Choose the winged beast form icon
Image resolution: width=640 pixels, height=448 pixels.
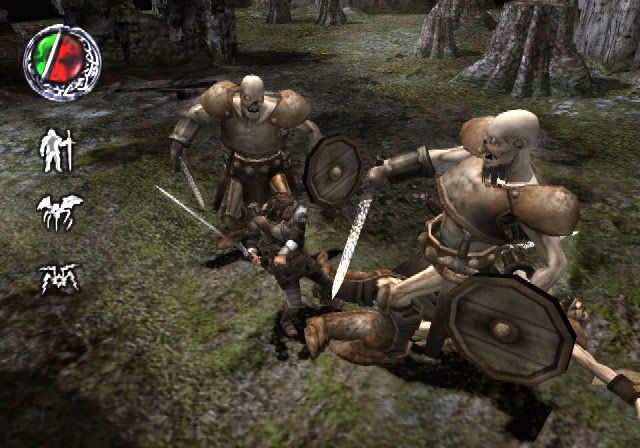click(59, 212)
